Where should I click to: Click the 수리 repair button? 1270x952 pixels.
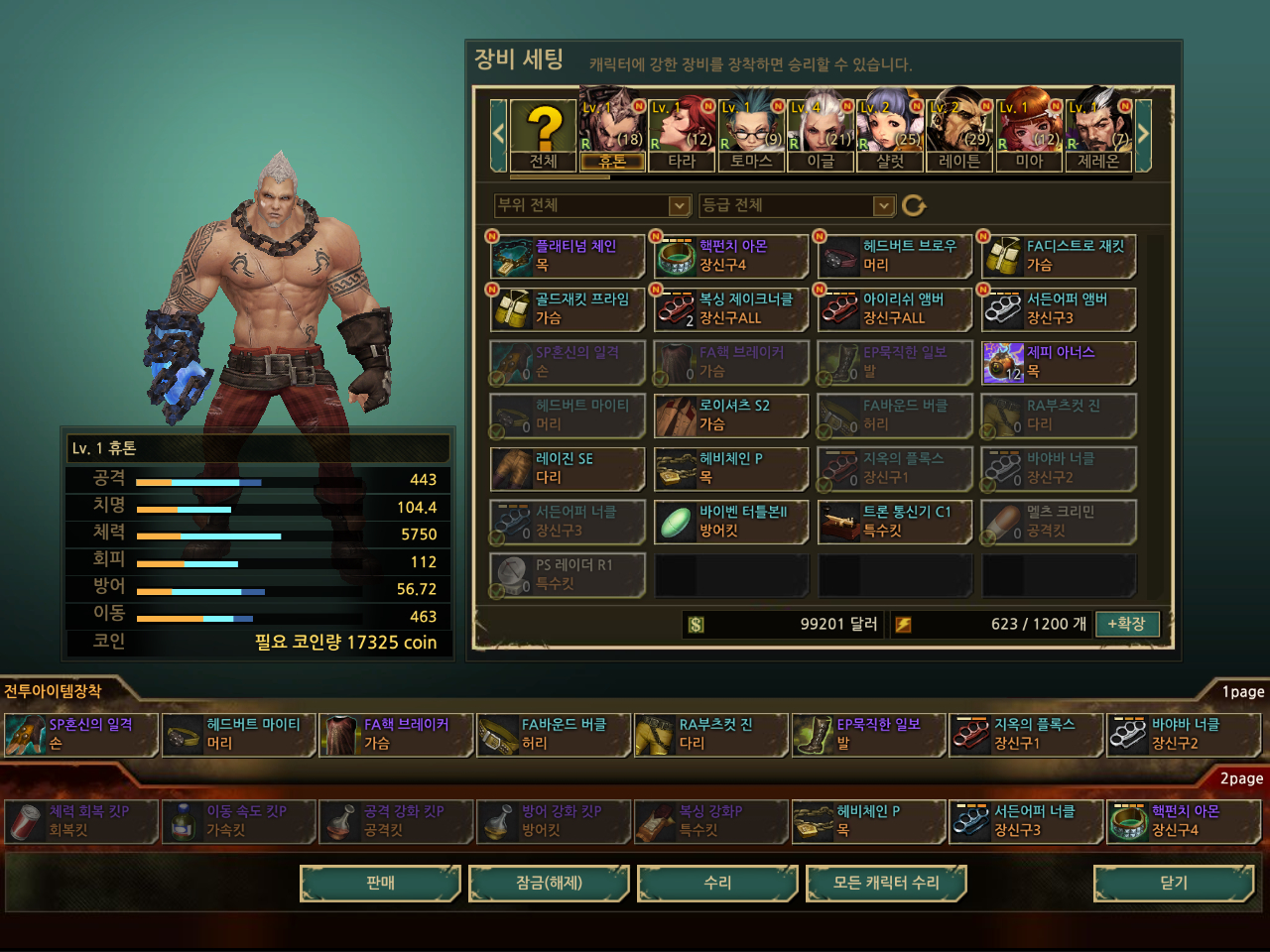(717, 883)
